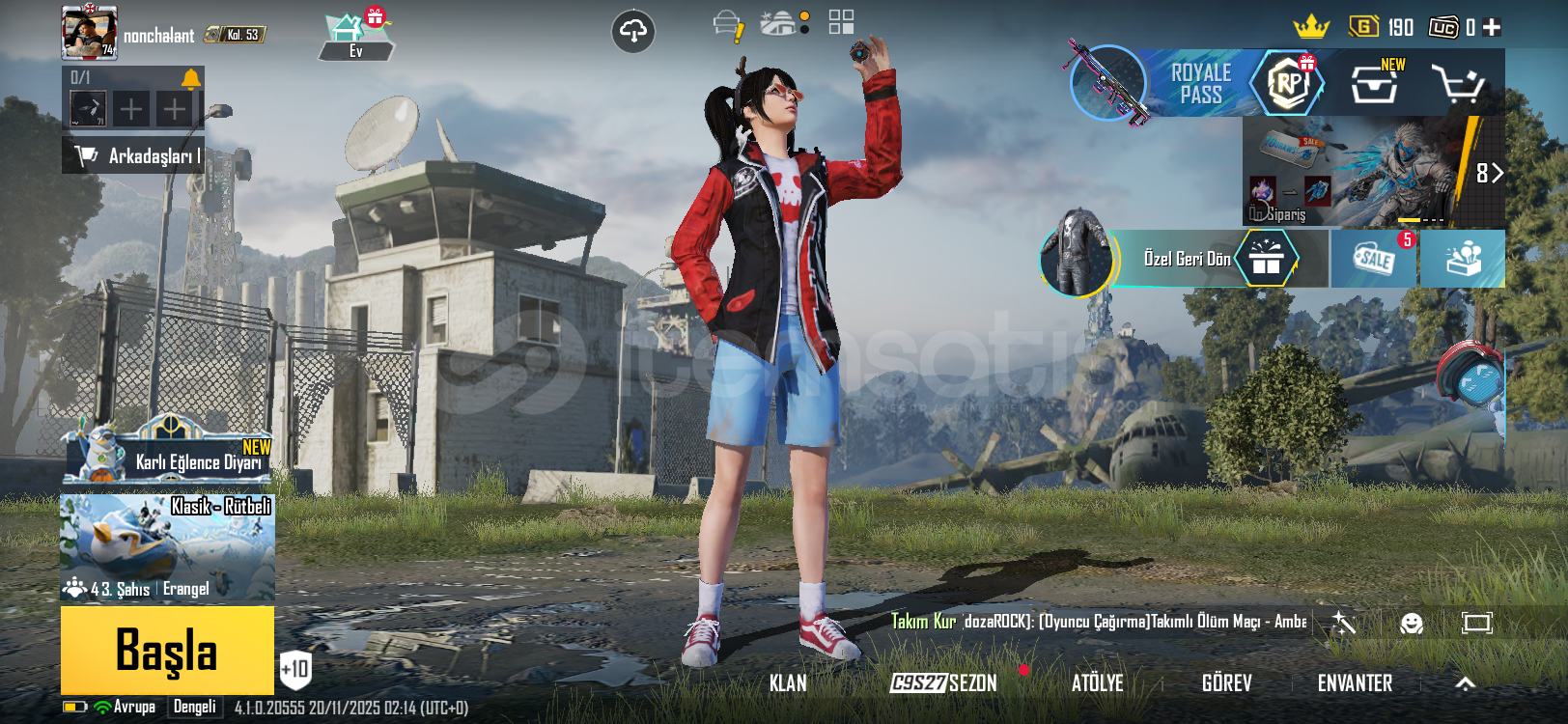Open the GÖREV missions menu
Image resolution: width=1568 pixels, height=724 pixels.
pos(1227,683)
